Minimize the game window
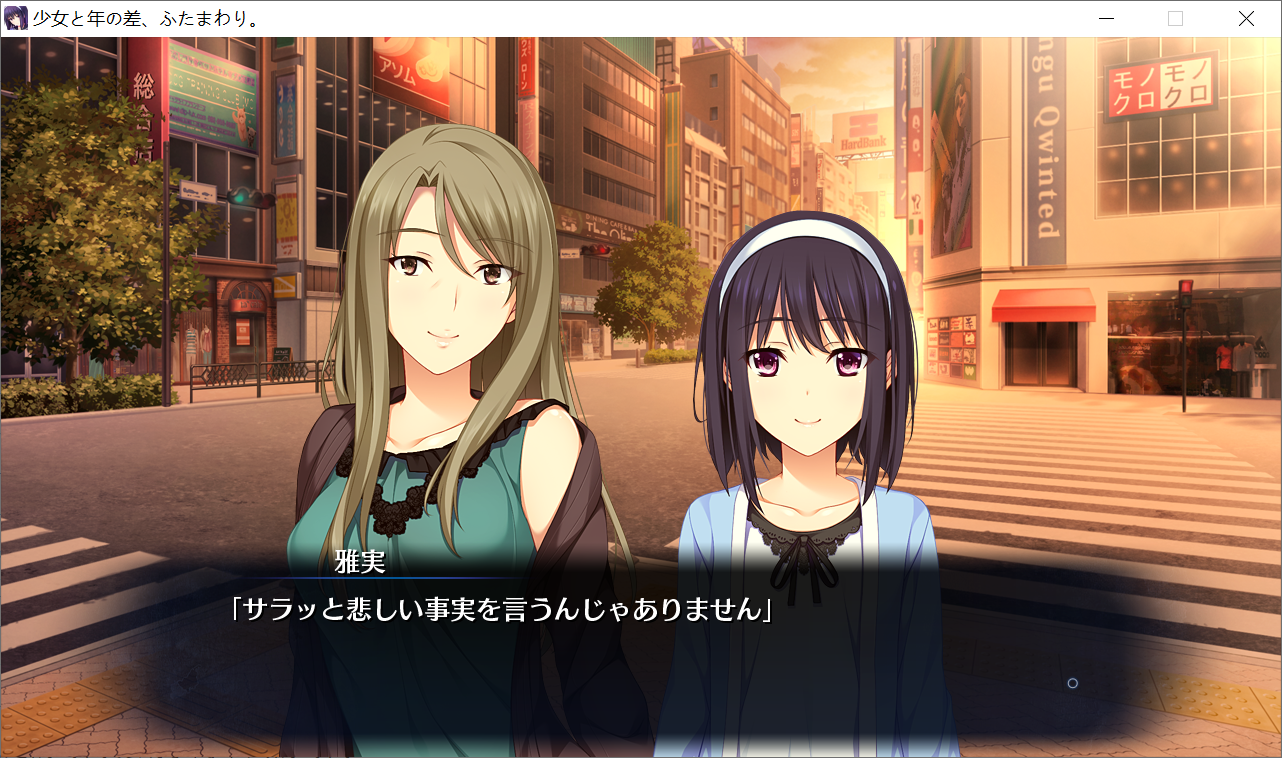Screen dimensions: 1282x758 point(1106,19)
